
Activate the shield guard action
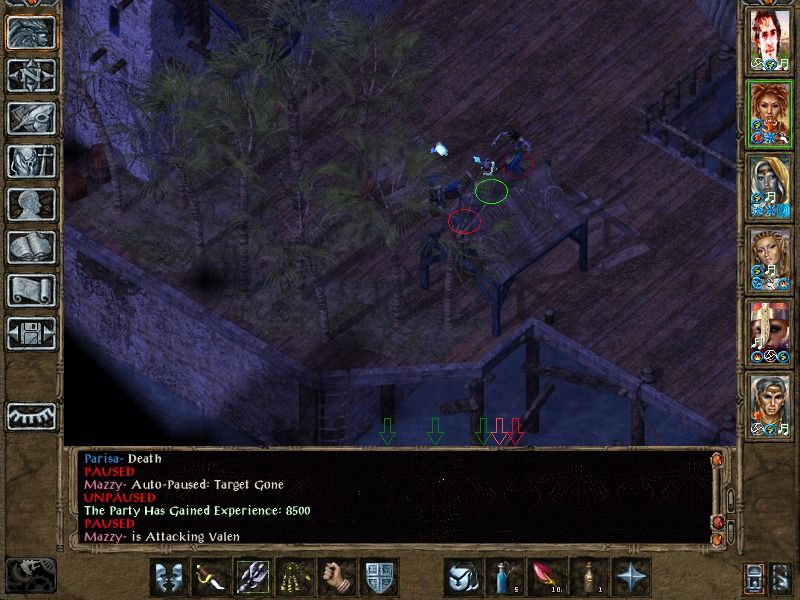[380, 578]
